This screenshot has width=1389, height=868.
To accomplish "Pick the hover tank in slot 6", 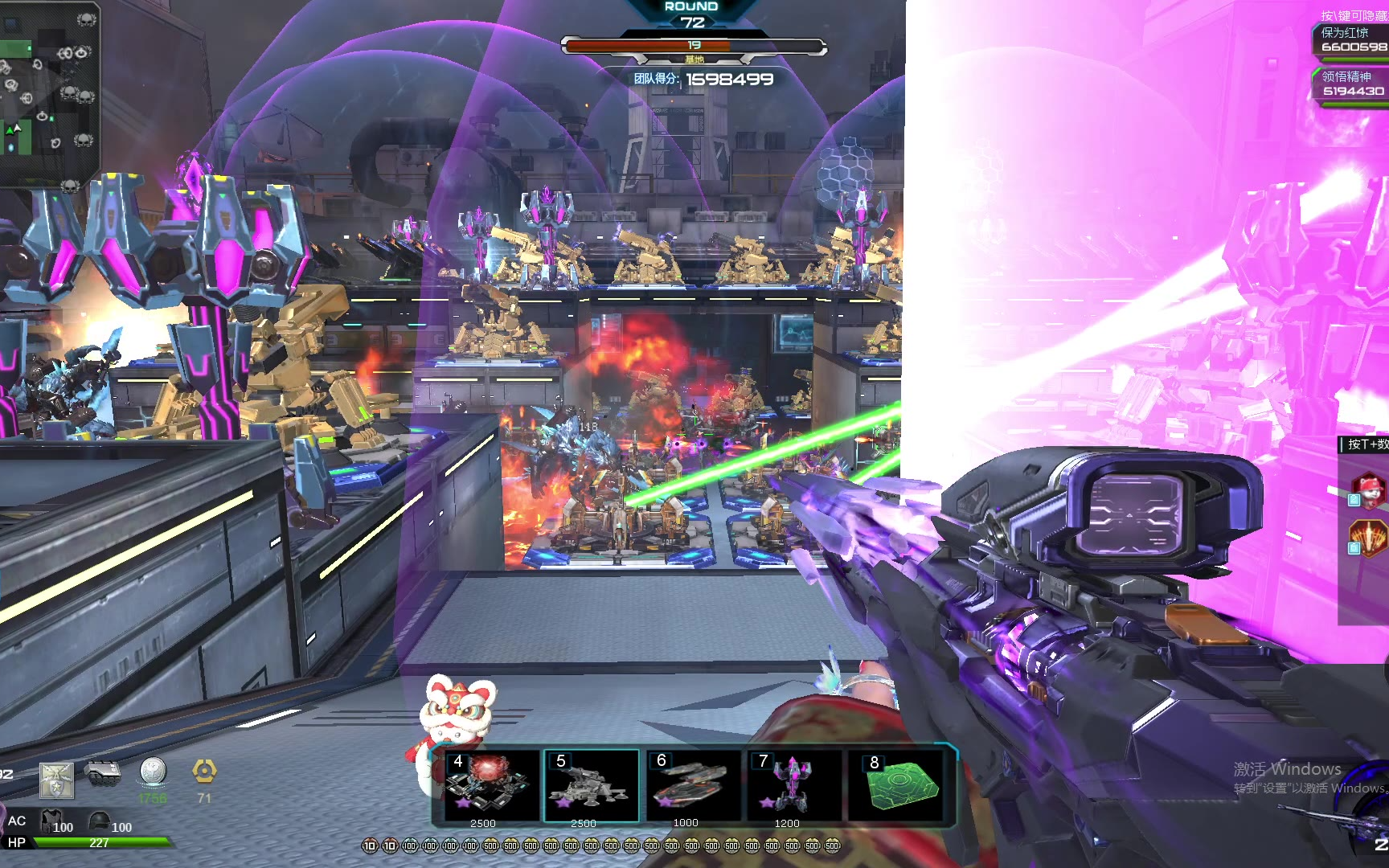I will [x=692, y=784].
